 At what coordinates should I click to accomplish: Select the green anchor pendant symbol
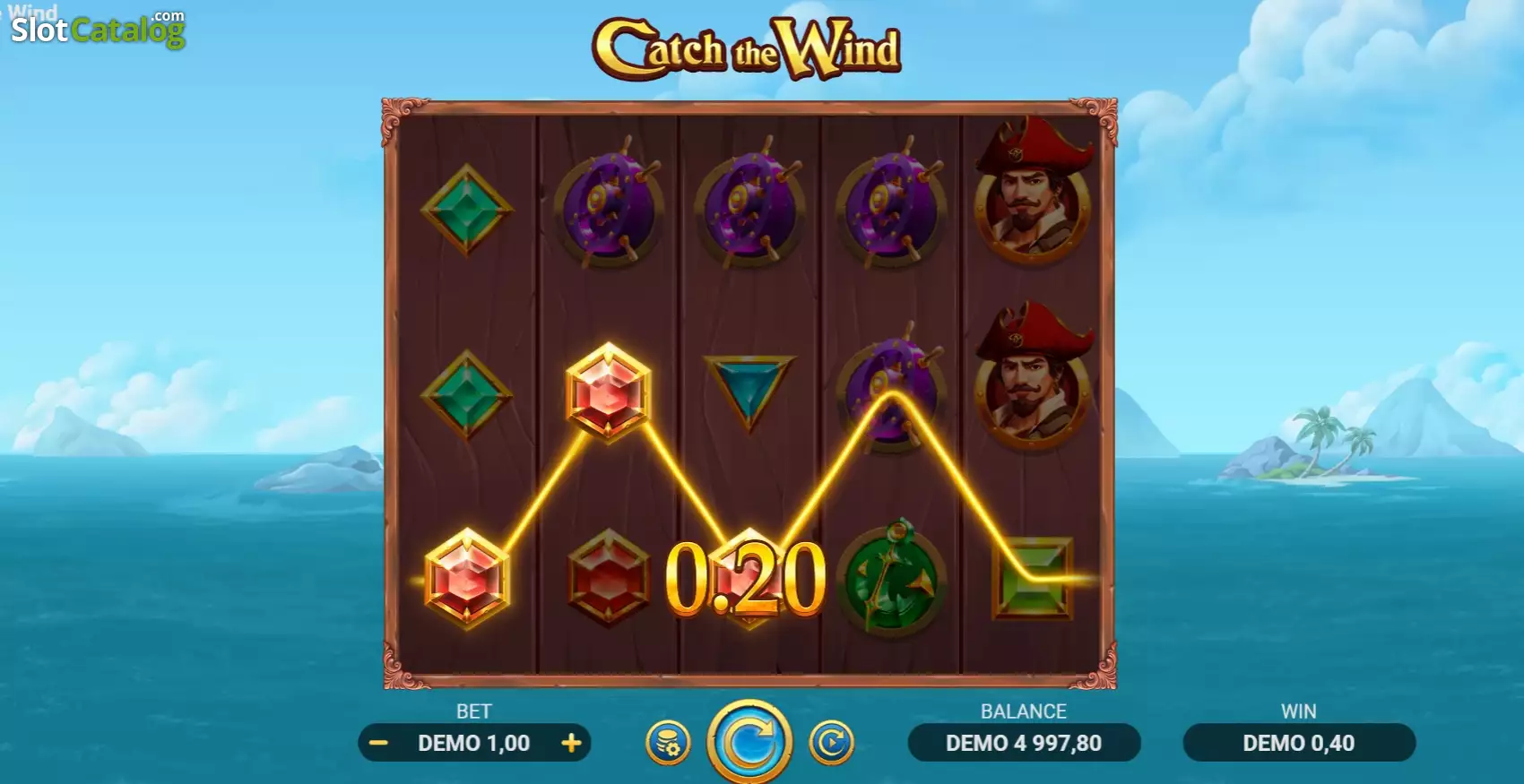[892, 578]
